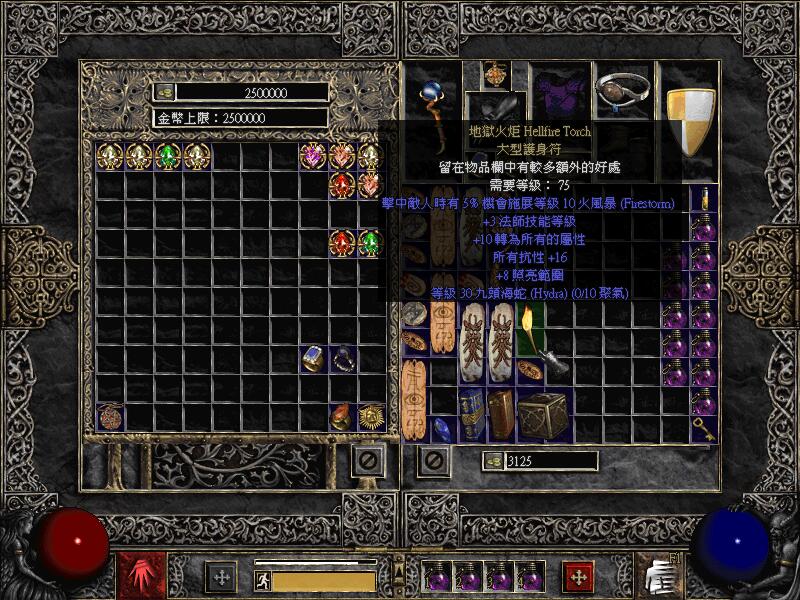Pick up the brown tome in inventory

point(501,412)
